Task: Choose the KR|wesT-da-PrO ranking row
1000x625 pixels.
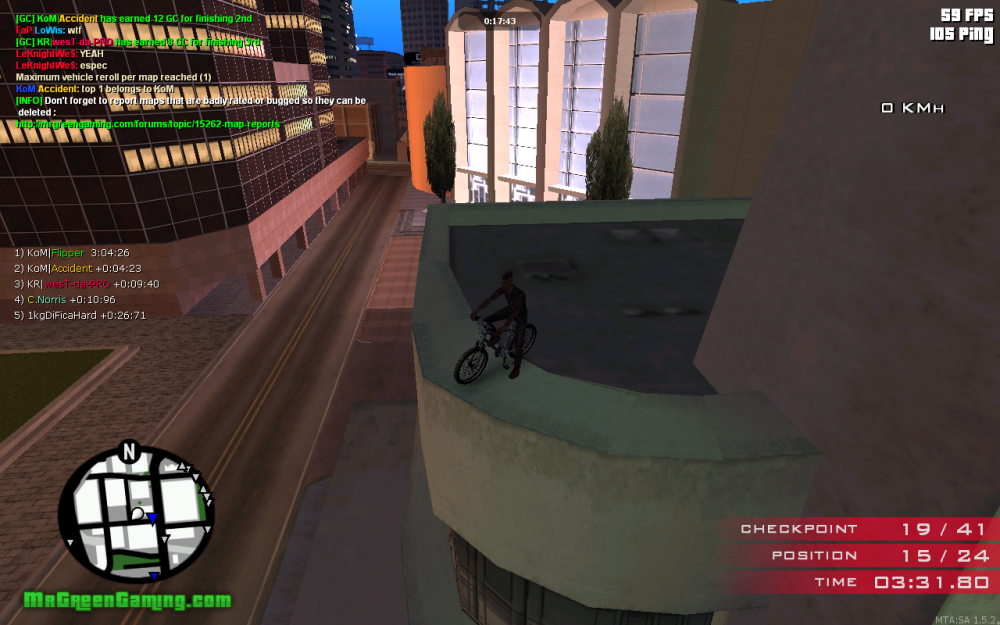Action: (86, 283)
